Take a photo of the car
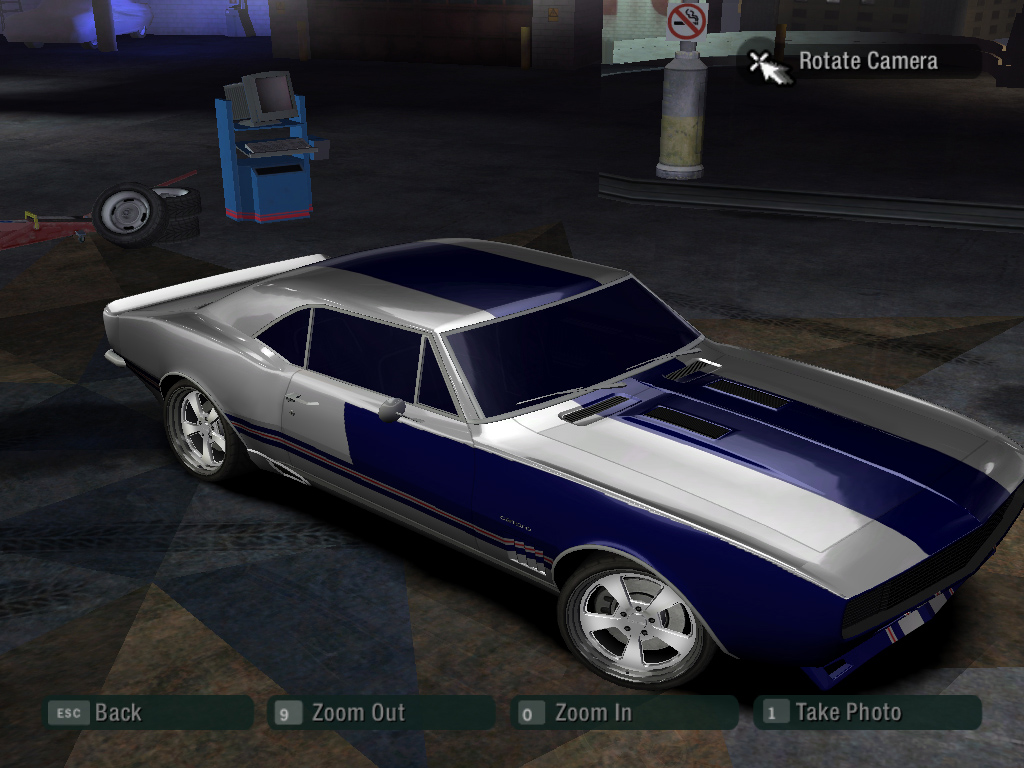 tap(866, 713)
